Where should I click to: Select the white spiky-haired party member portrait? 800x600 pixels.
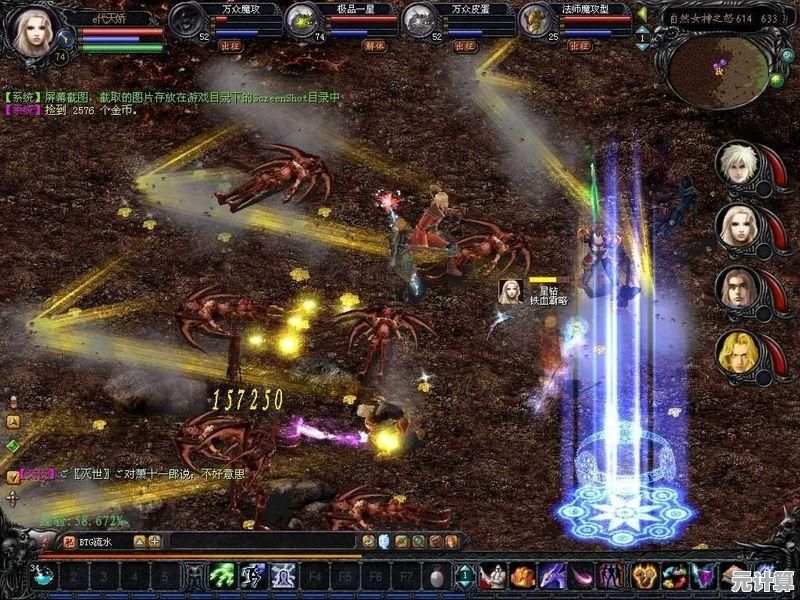[x=738, y=164]
